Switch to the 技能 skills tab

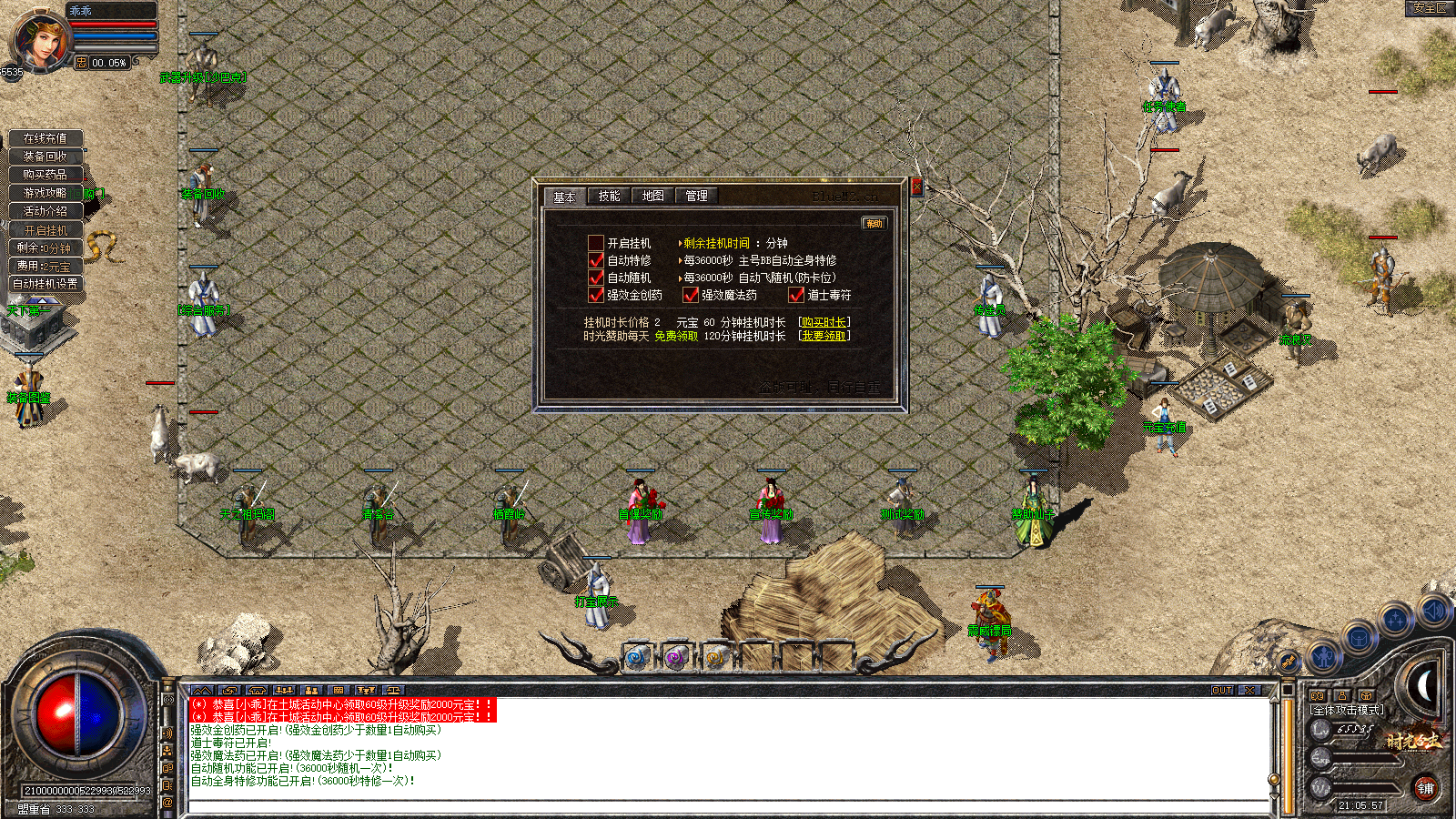point(608,196)
